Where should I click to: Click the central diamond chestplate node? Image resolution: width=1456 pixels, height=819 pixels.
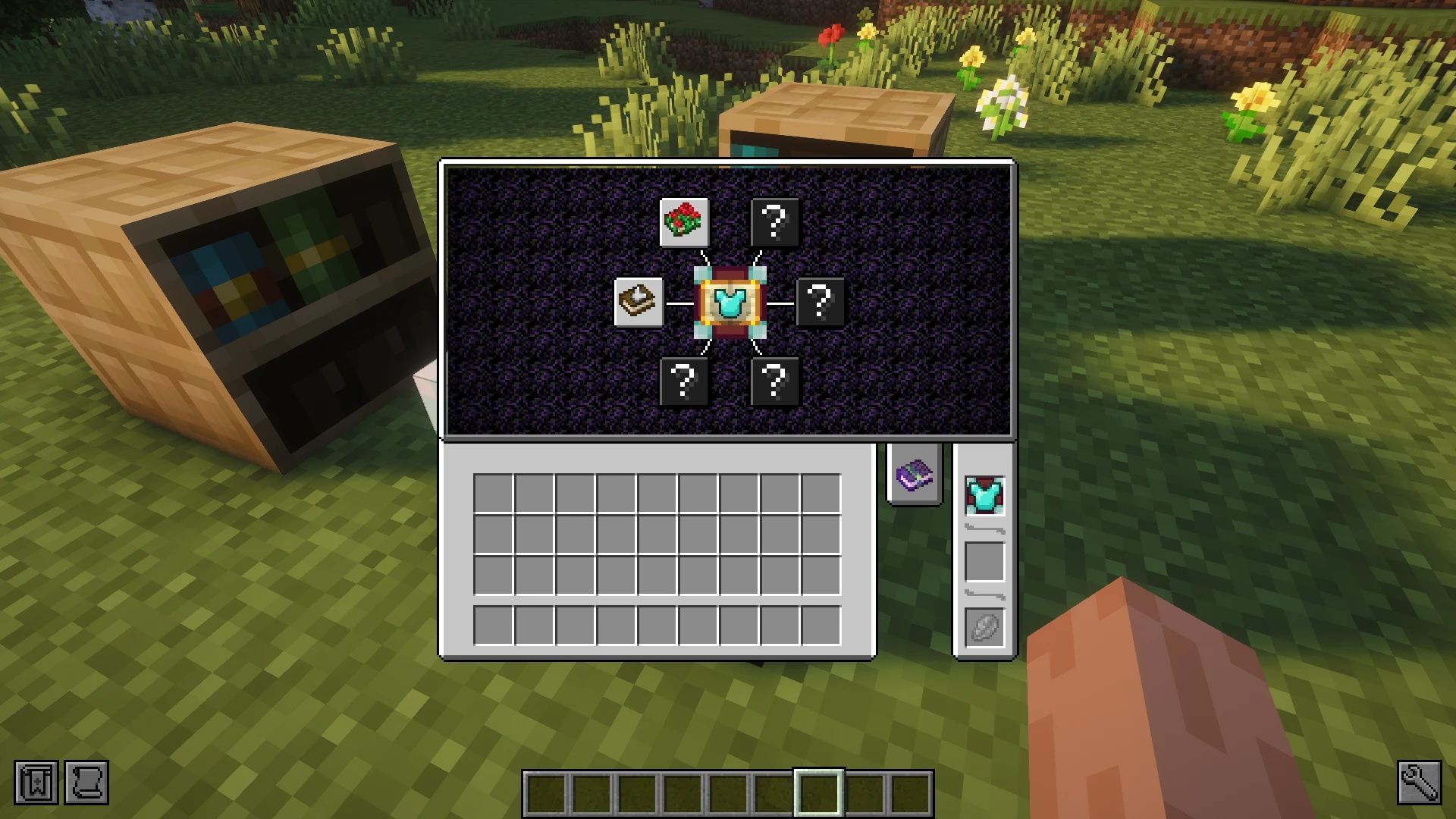click(x=730, y=303)
